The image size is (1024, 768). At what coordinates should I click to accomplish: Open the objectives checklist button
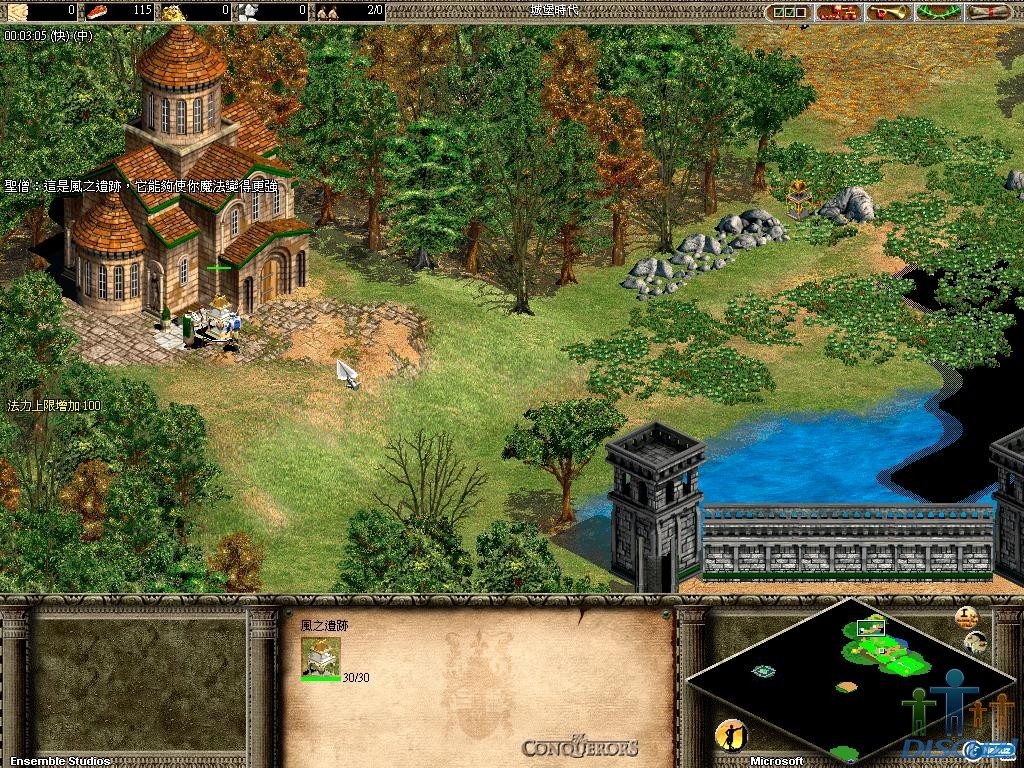(789, 12)
